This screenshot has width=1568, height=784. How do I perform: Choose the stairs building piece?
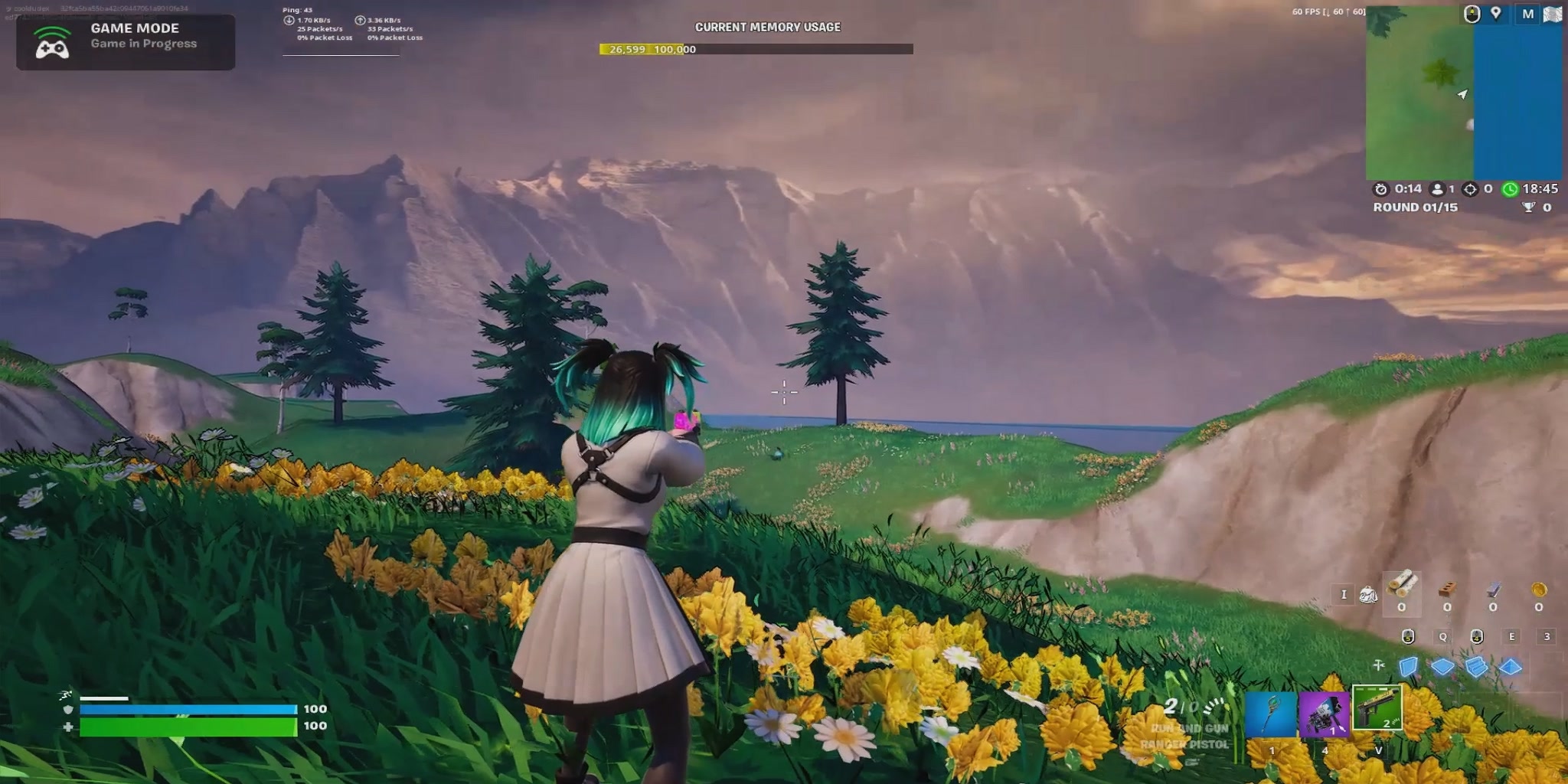point(1476,667)
